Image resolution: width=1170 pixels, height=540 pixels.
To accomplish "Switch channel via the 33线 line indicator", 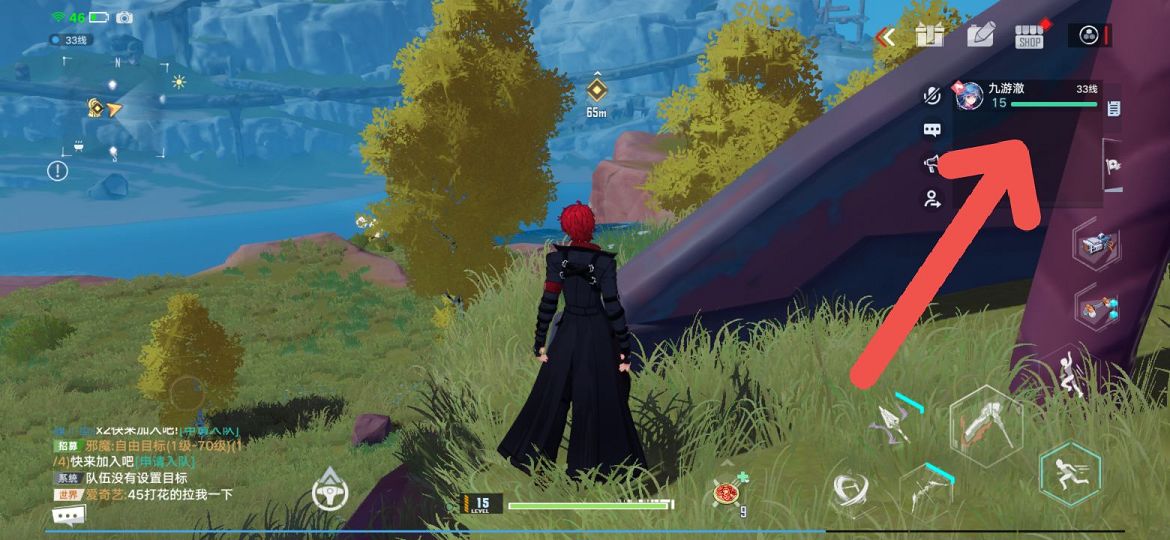I will (72, 40).
